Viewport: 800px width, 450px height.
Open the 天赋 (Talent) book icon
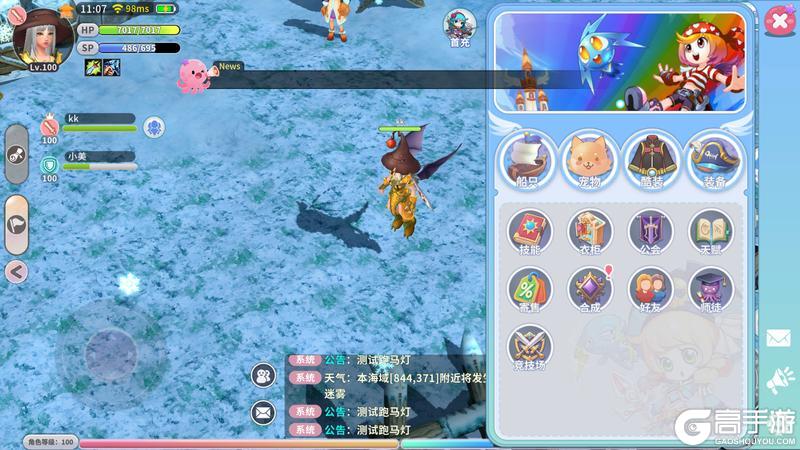tap(711, 232)
